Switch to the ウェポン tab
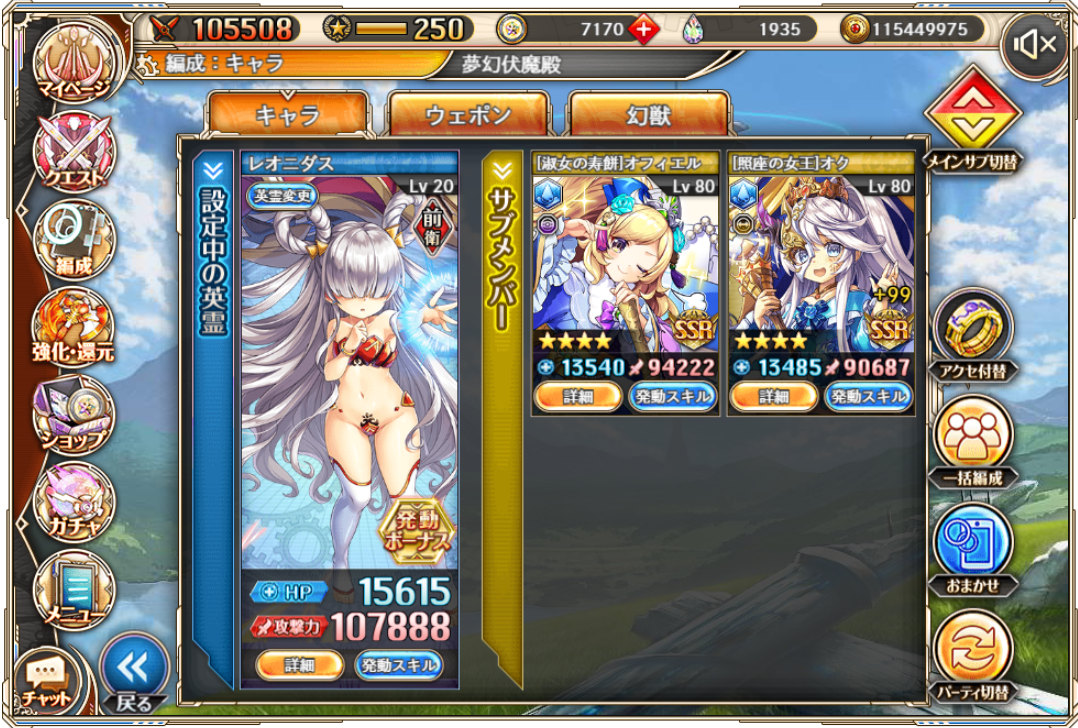 pyautogui.click(x=468, y=115)
